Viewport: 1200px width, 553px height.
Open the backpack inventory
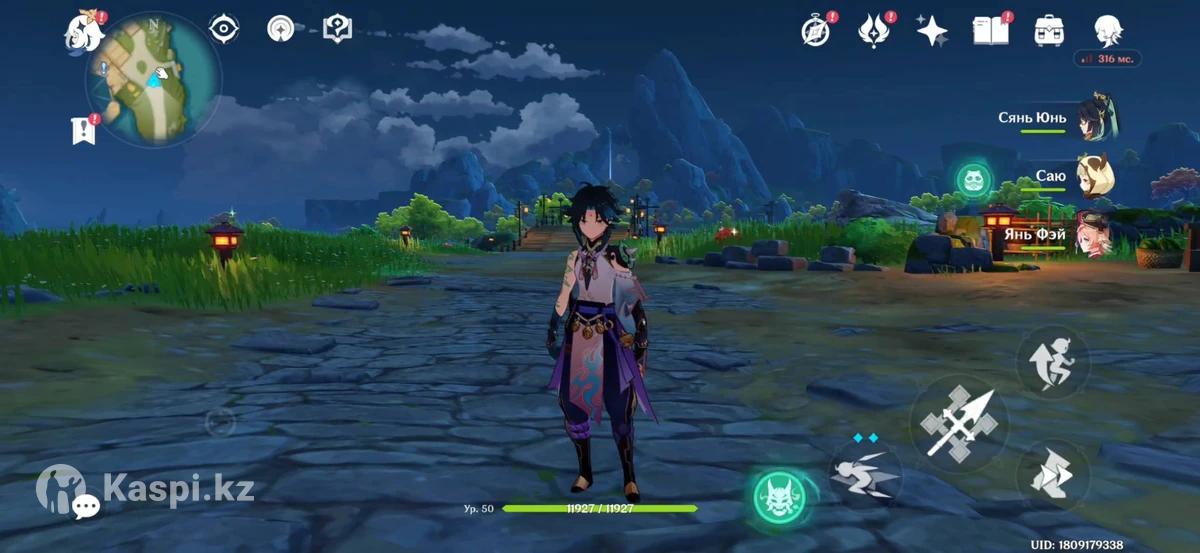tap(1049, 31)
